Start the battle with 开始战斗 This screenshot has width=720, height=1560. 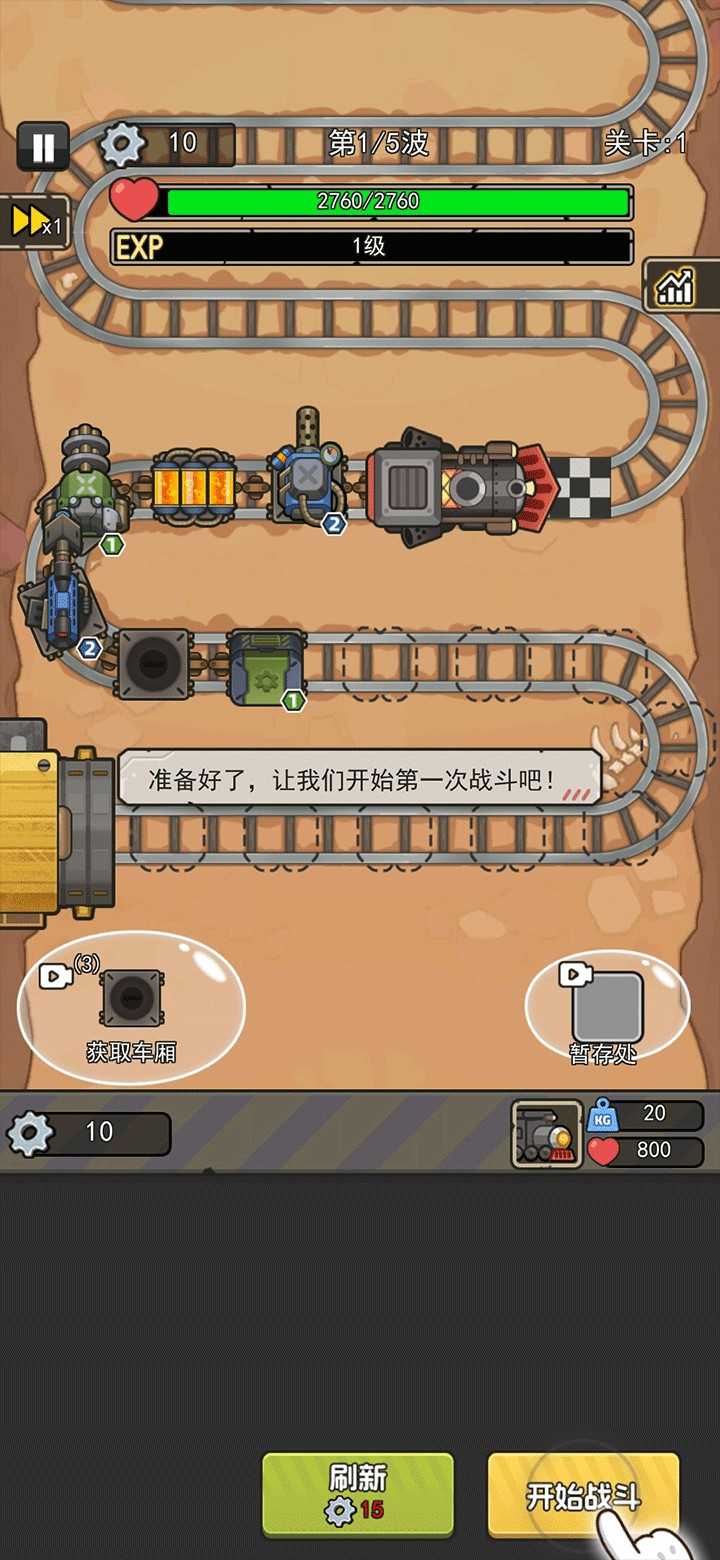[x=583, y=1495]
